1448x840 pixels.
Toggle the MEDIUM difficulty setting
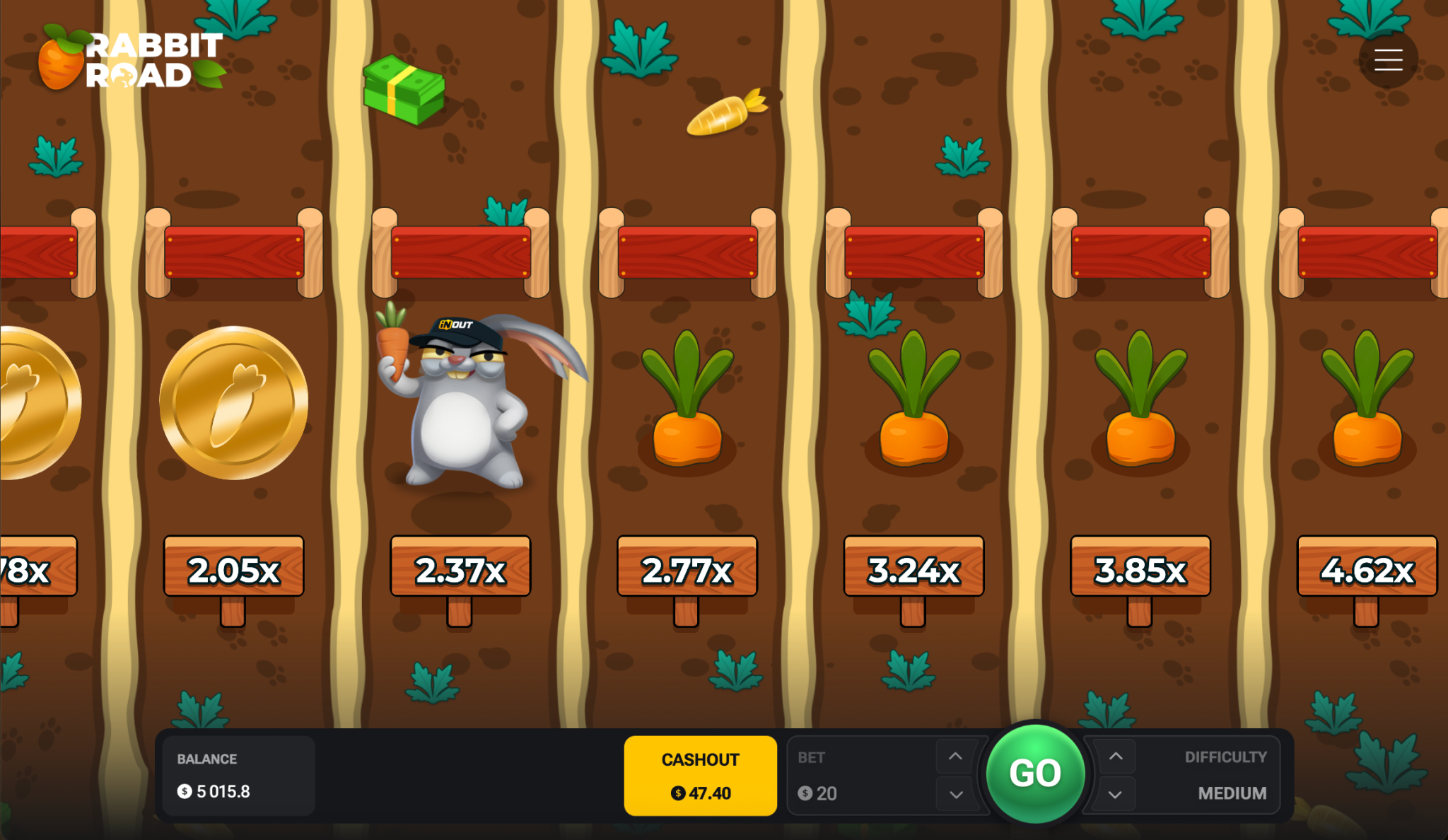[x=1232, y=793]
